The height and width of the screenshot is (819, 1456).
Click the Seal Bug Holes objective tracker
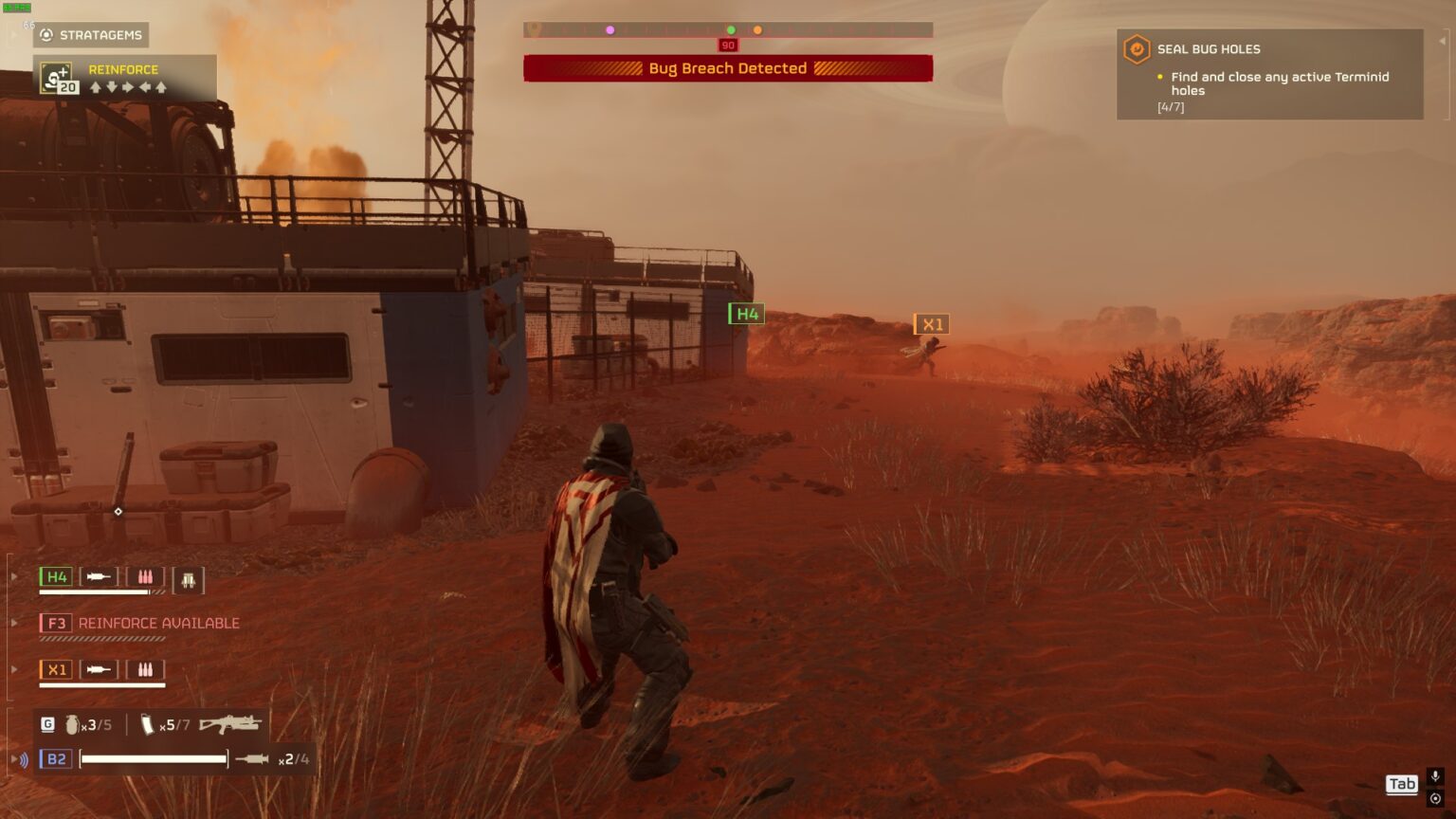click(x=1269, y=75)
